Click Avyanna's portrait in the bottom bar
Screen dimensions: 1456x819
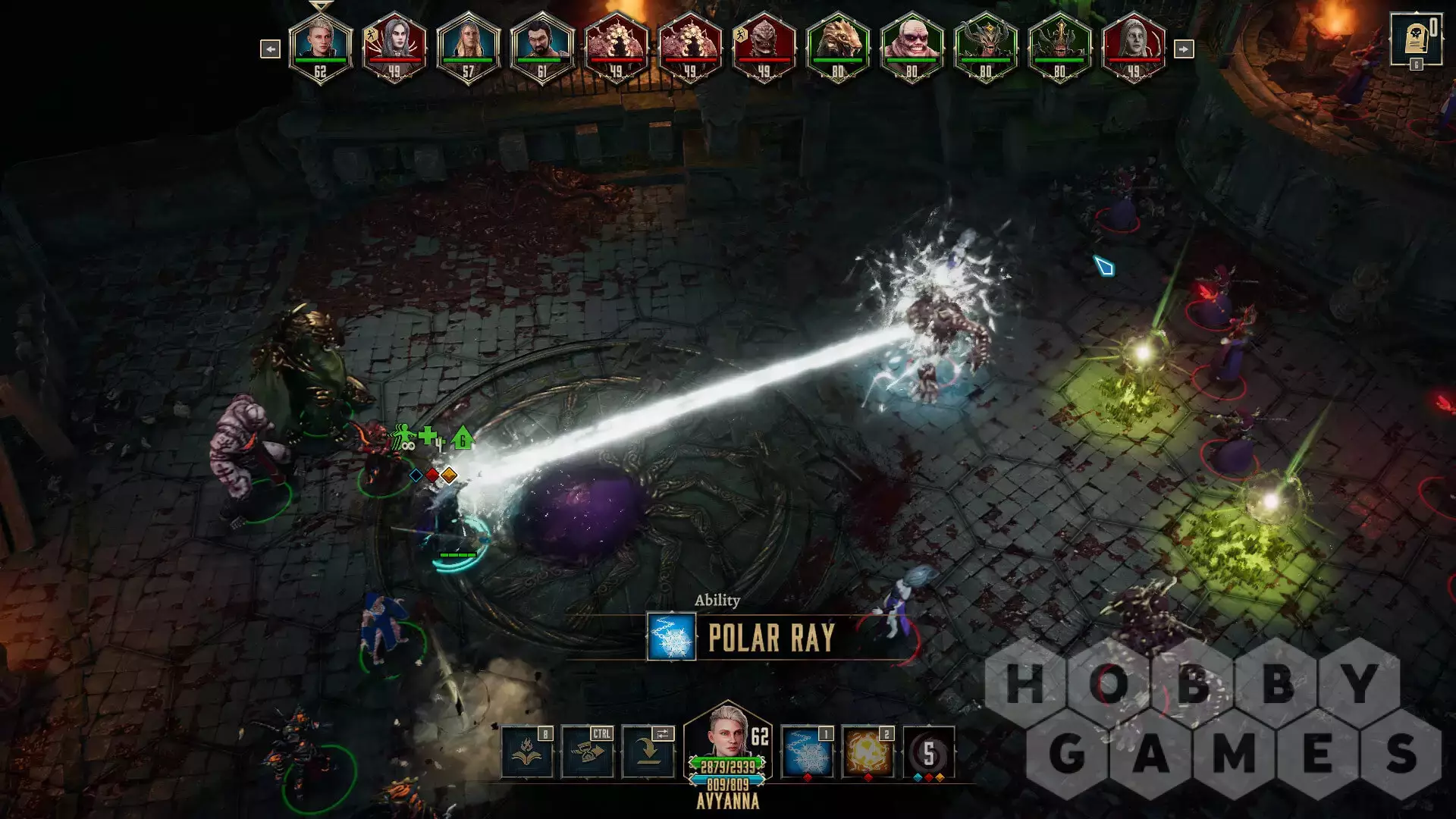coord(726,733)
